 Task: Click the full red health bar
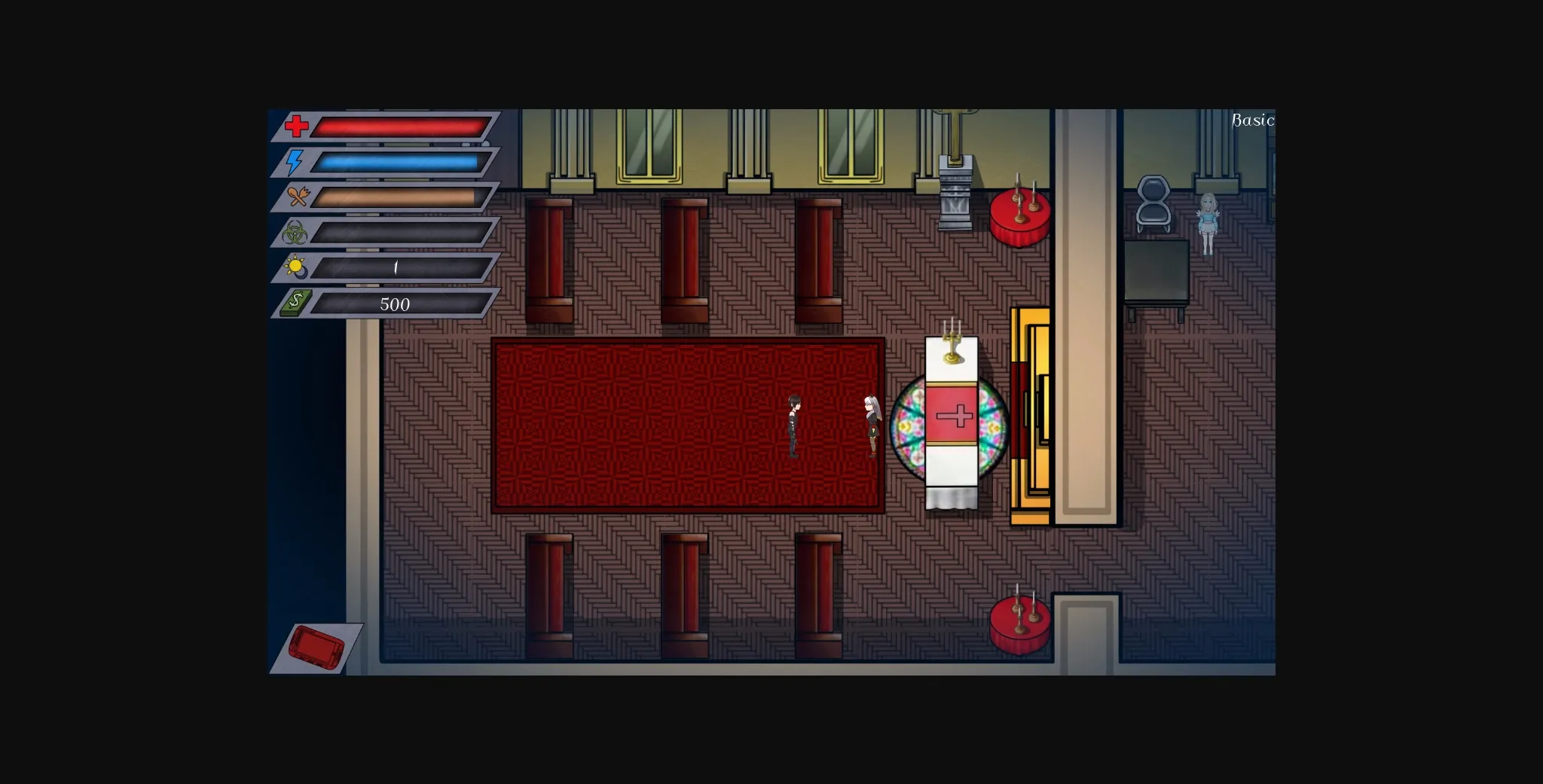(x=399, y=126)
